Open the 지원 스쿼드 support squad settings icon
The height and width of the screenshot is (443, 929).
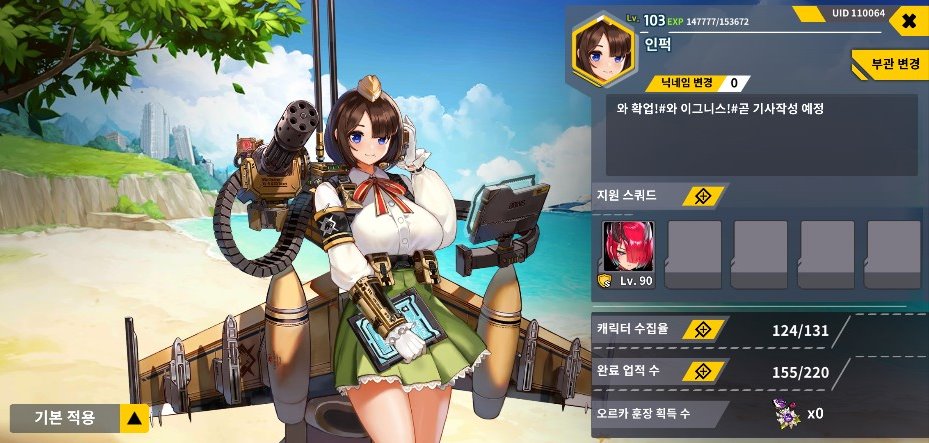click(704, 196)
